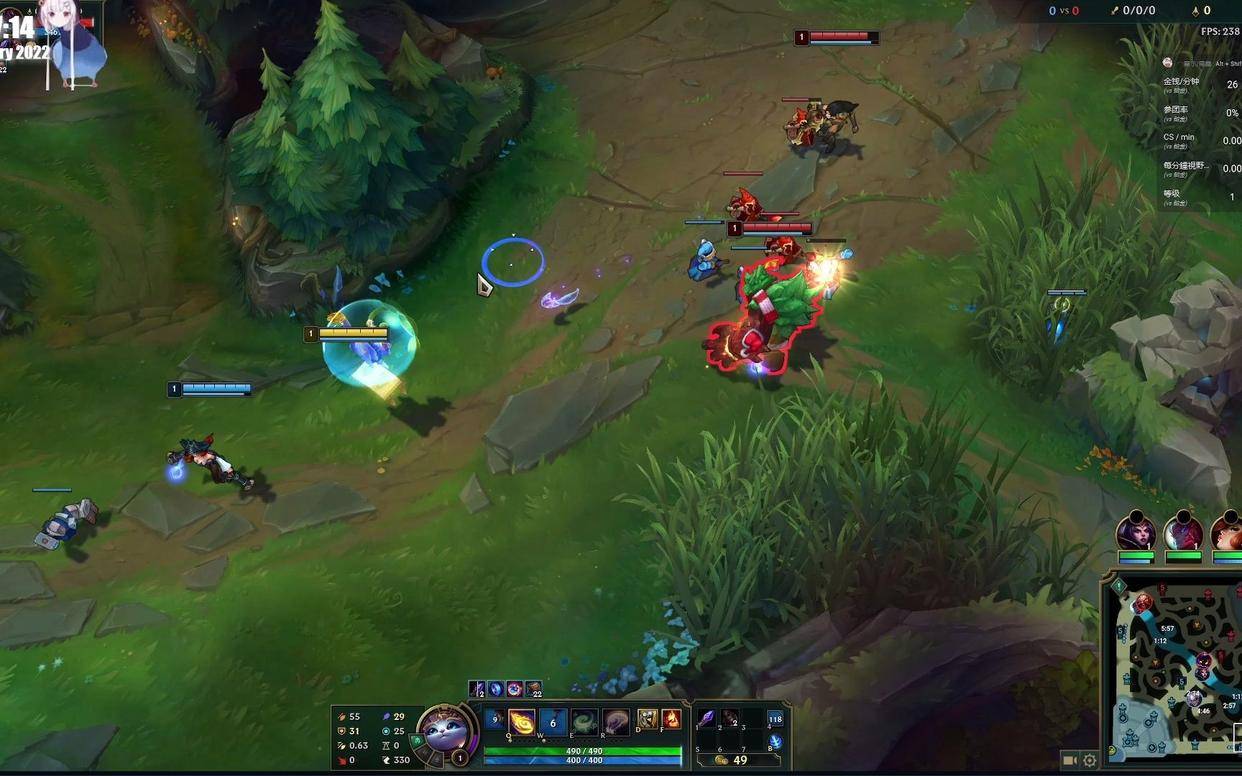
Task: Use the D summoner spell Exhaust
Action: tap(647, 719)
